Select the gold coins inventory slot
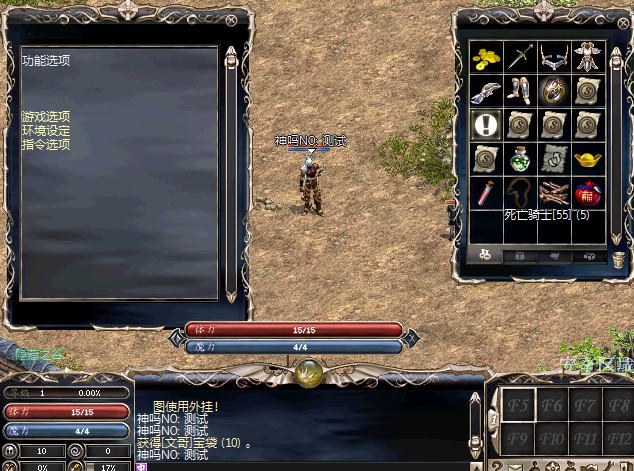 487,57
